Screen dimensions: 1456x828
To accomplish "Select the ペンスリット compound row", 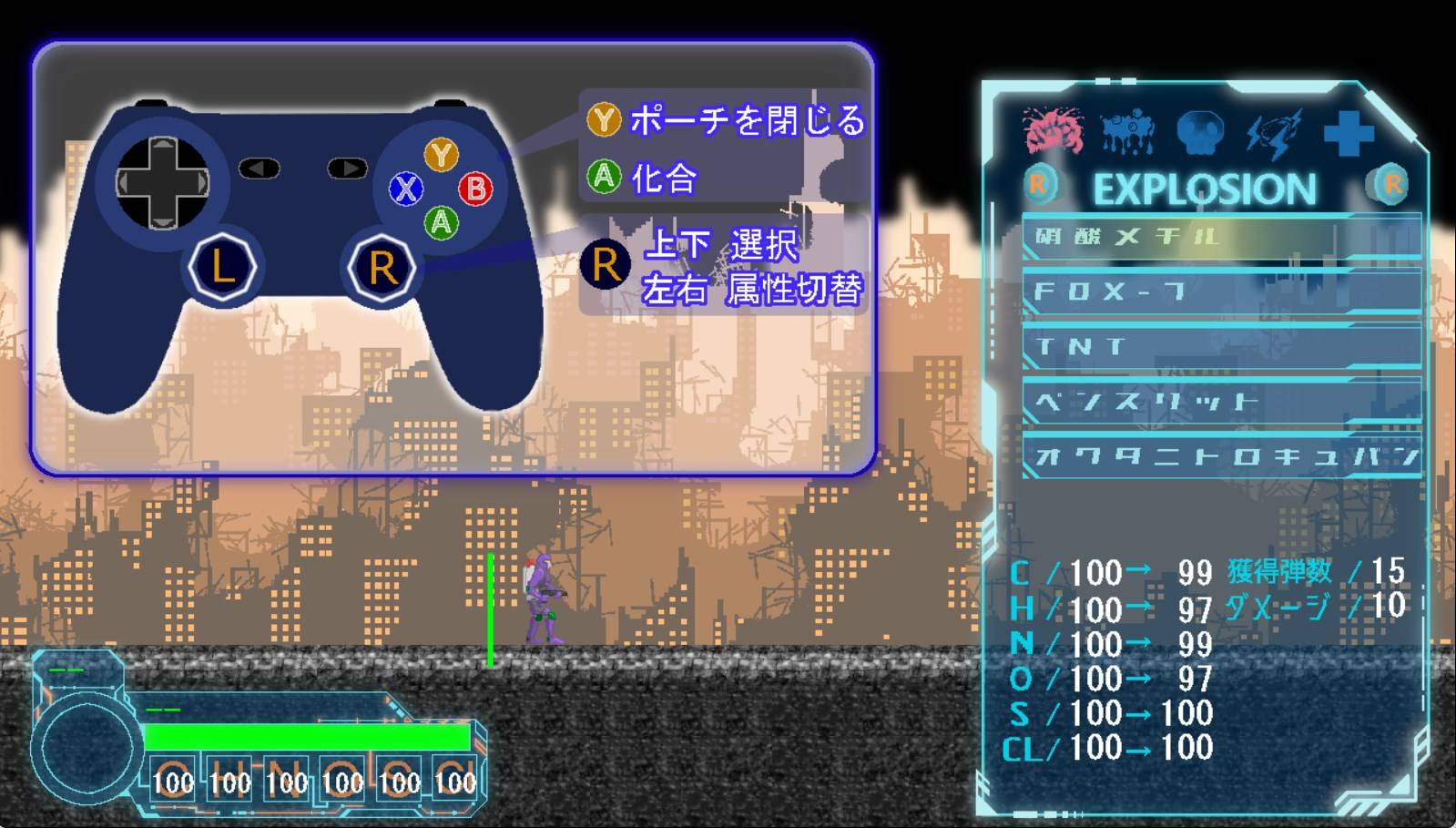I will [1220, 401].
